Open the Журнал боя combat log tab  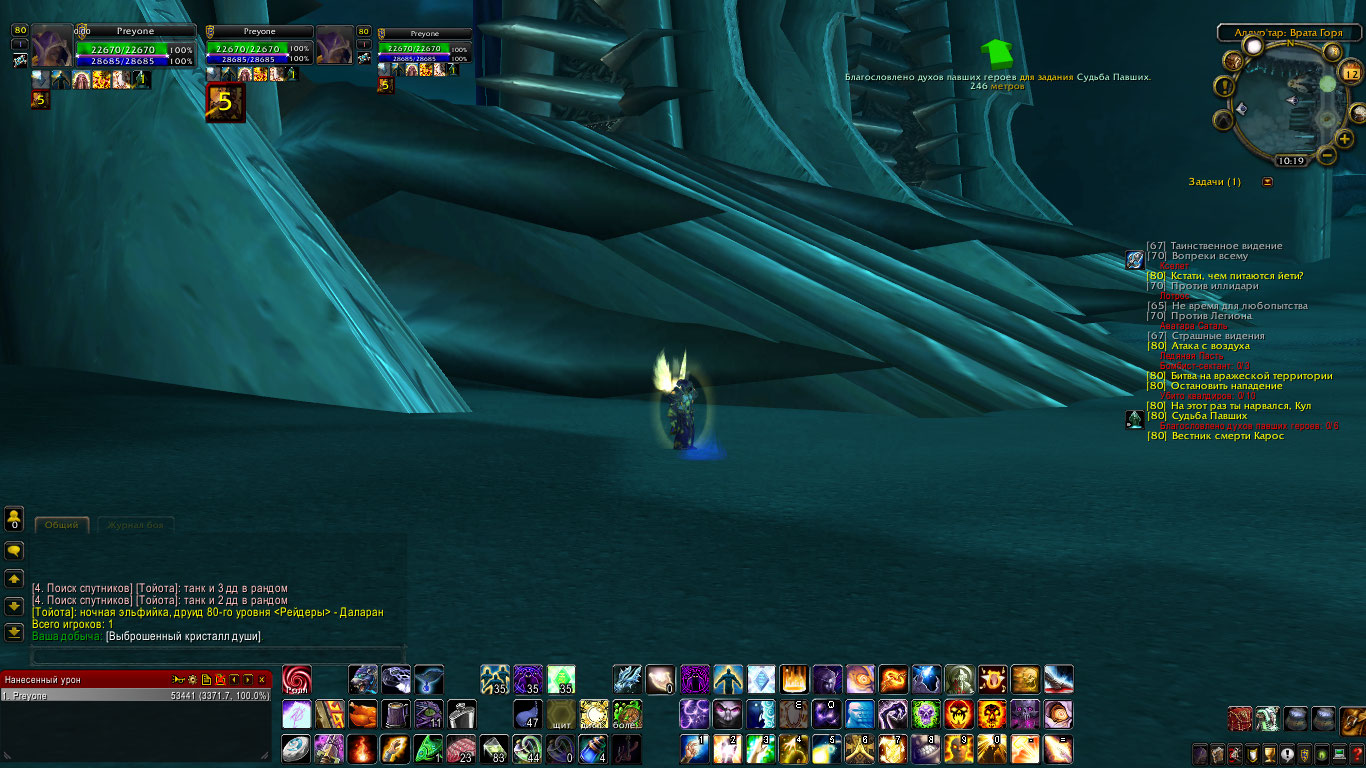click(134, 525)
